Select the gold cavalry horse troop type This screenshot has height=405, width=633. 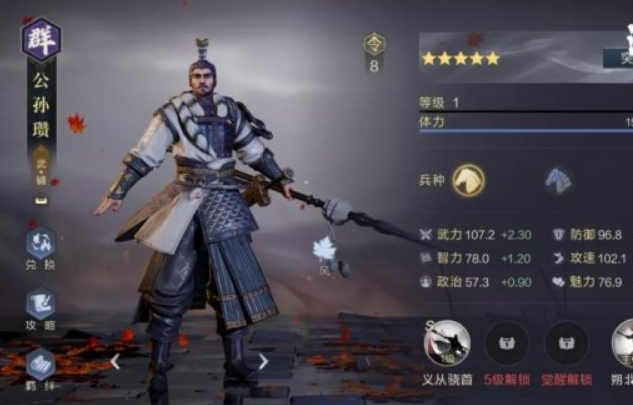[468, 180]
